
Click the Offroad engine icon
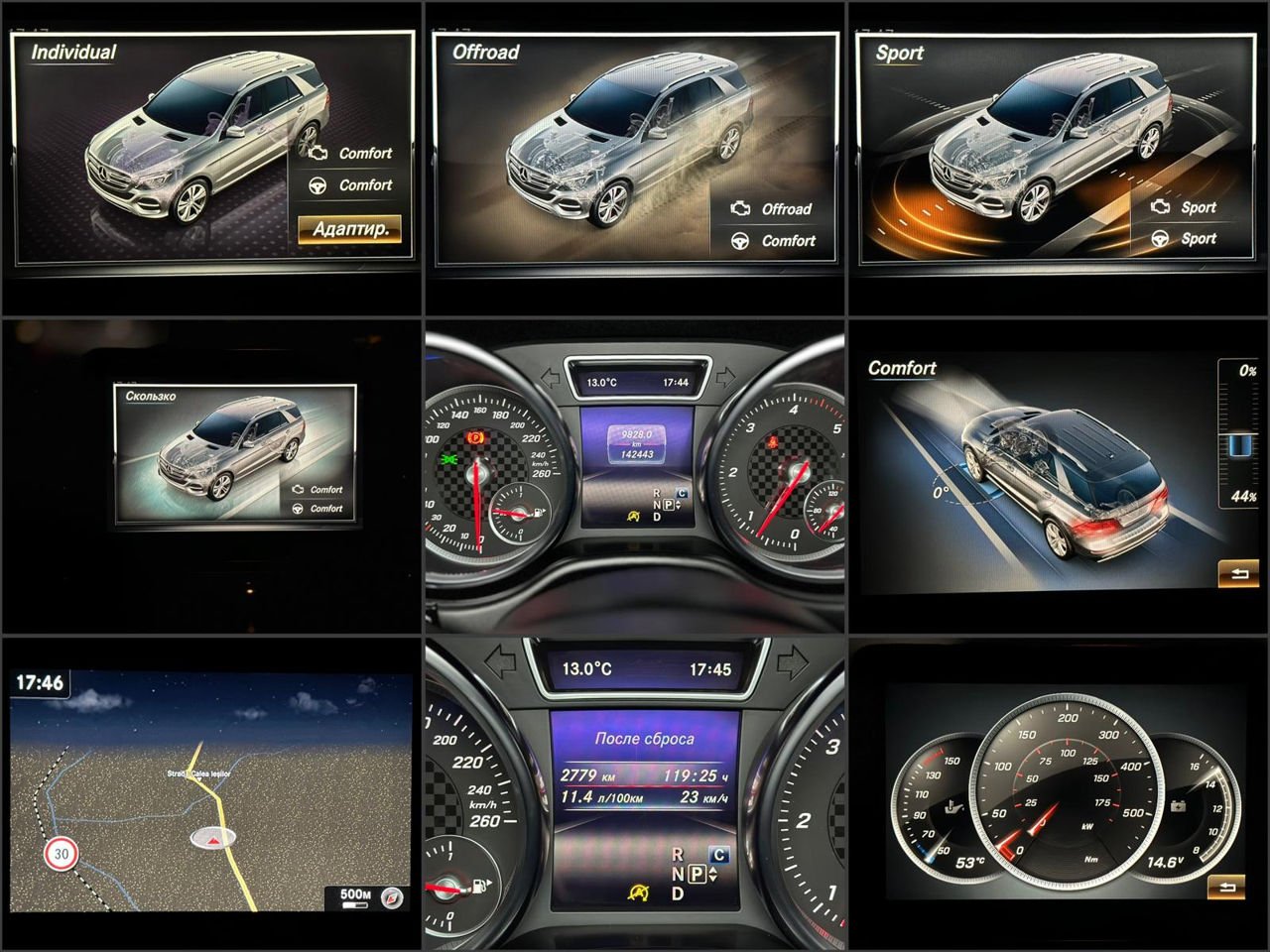[738, 208]
